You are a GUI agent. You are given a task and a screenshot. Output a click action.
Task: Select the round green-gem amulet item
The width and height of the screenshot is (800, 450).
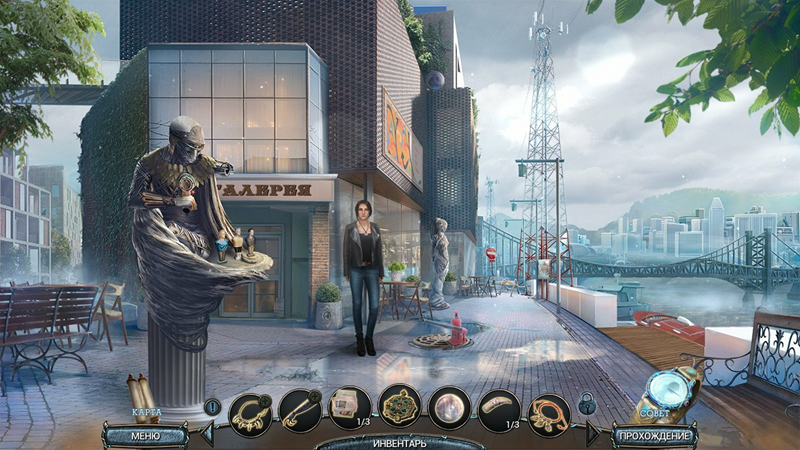point(400,407)
